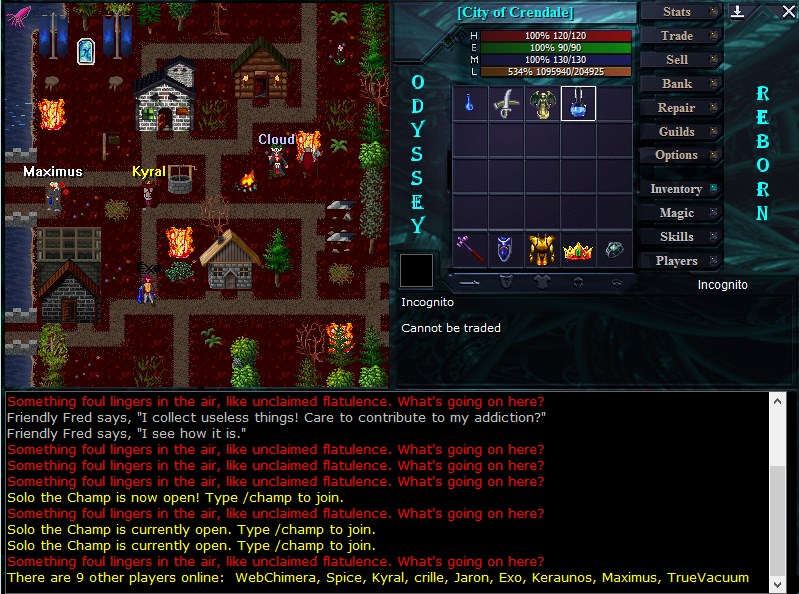Click the Trade button
The height and width of the screenshot is (594, 799).
678,36
